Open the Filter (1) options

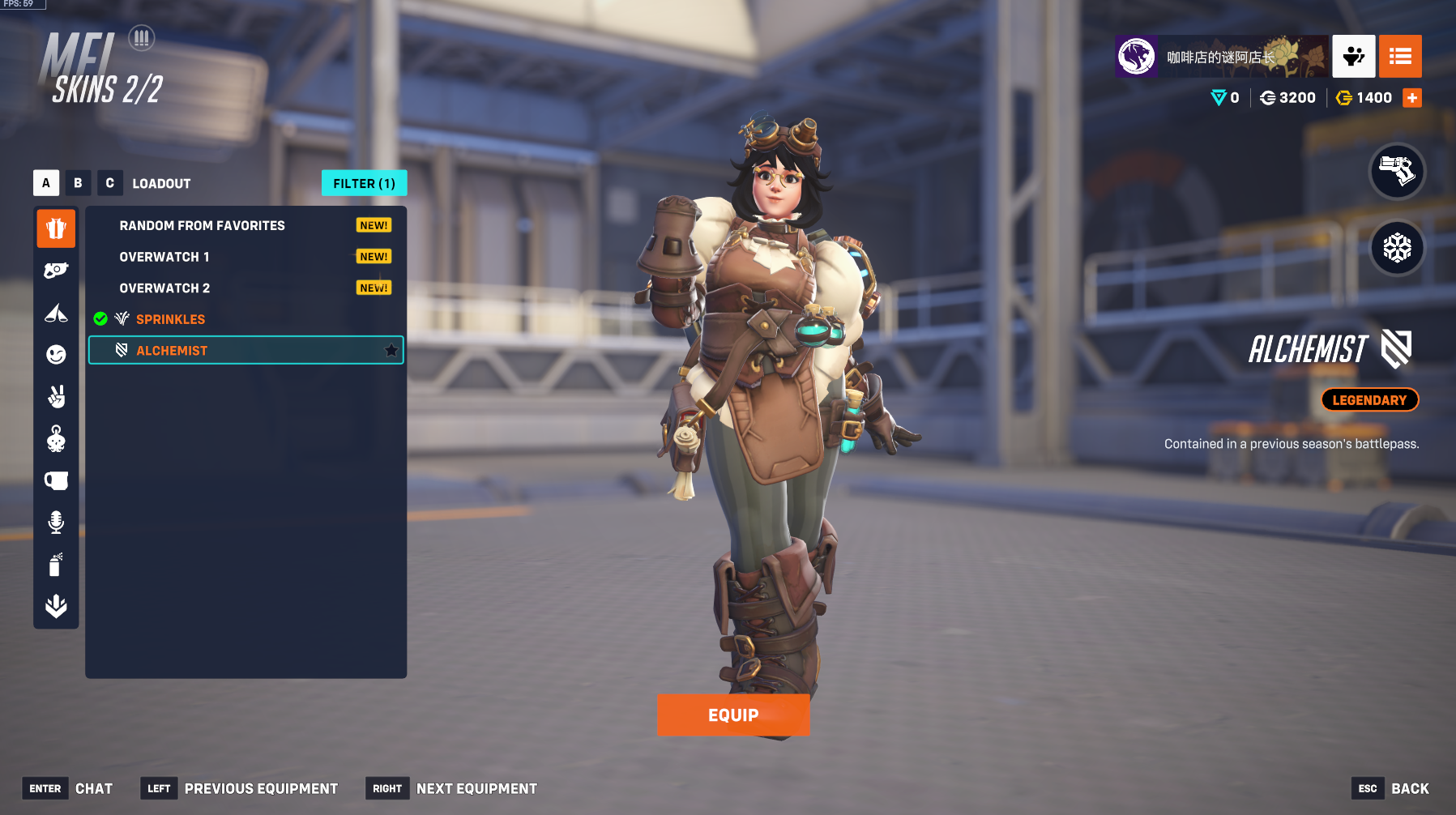point(364,183)
